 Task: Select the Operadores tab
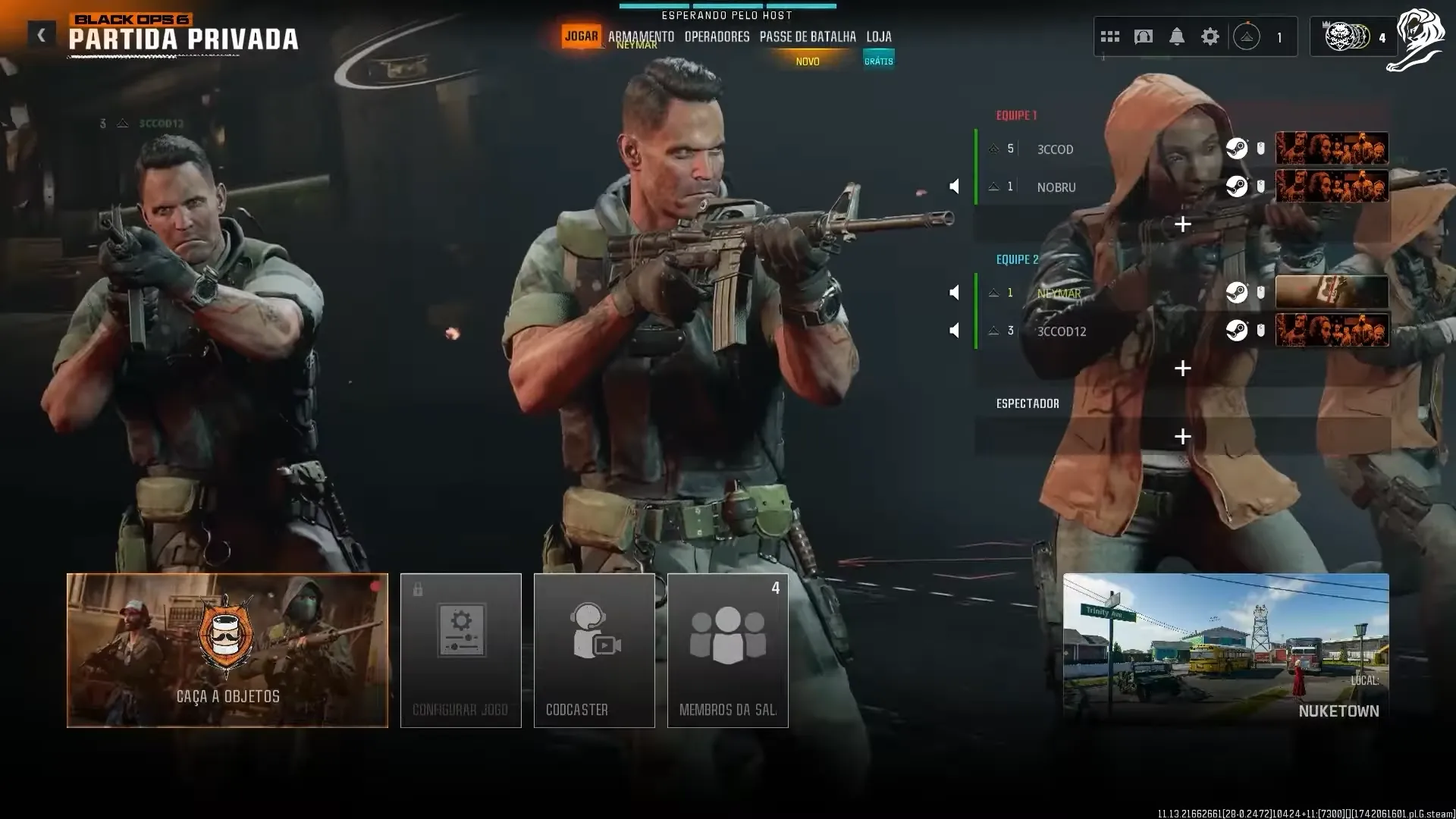click(x=717, y=36)
